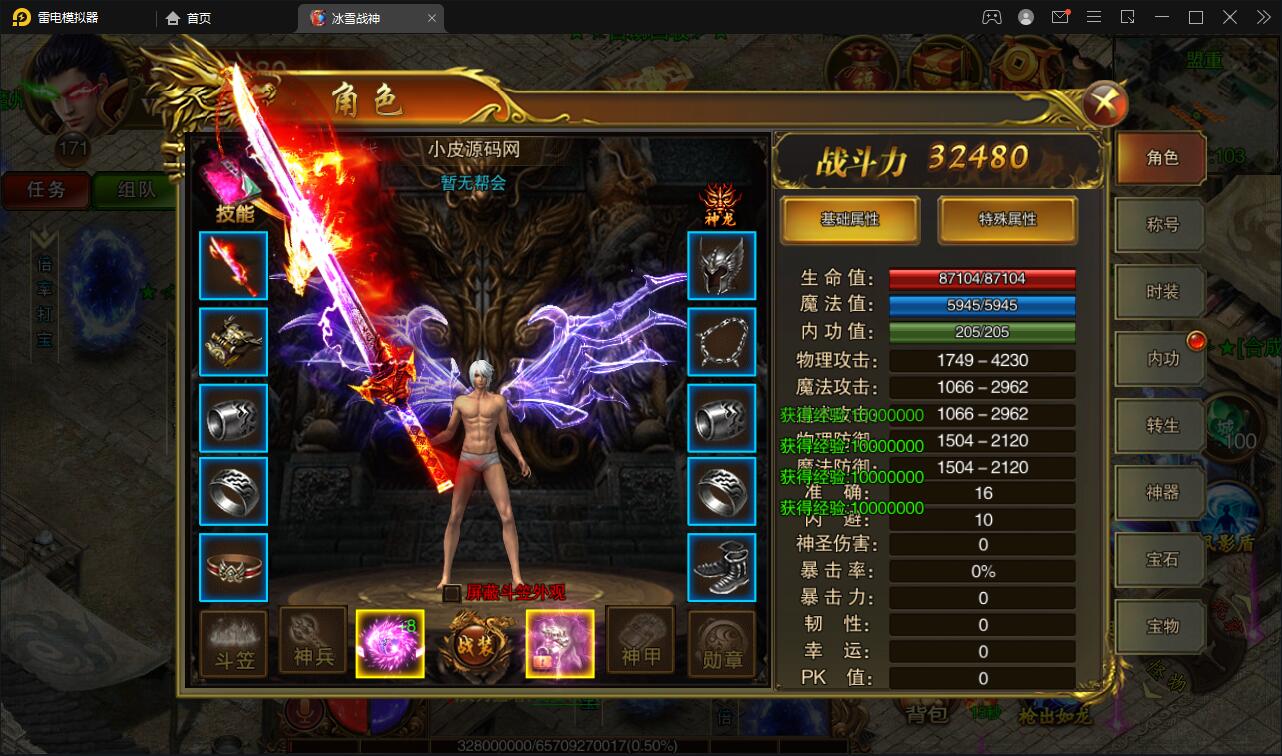Open the 斗笠 customization panel
Image resolution: width=1282 pixels, height=756 pixels.
pos(233,643)
